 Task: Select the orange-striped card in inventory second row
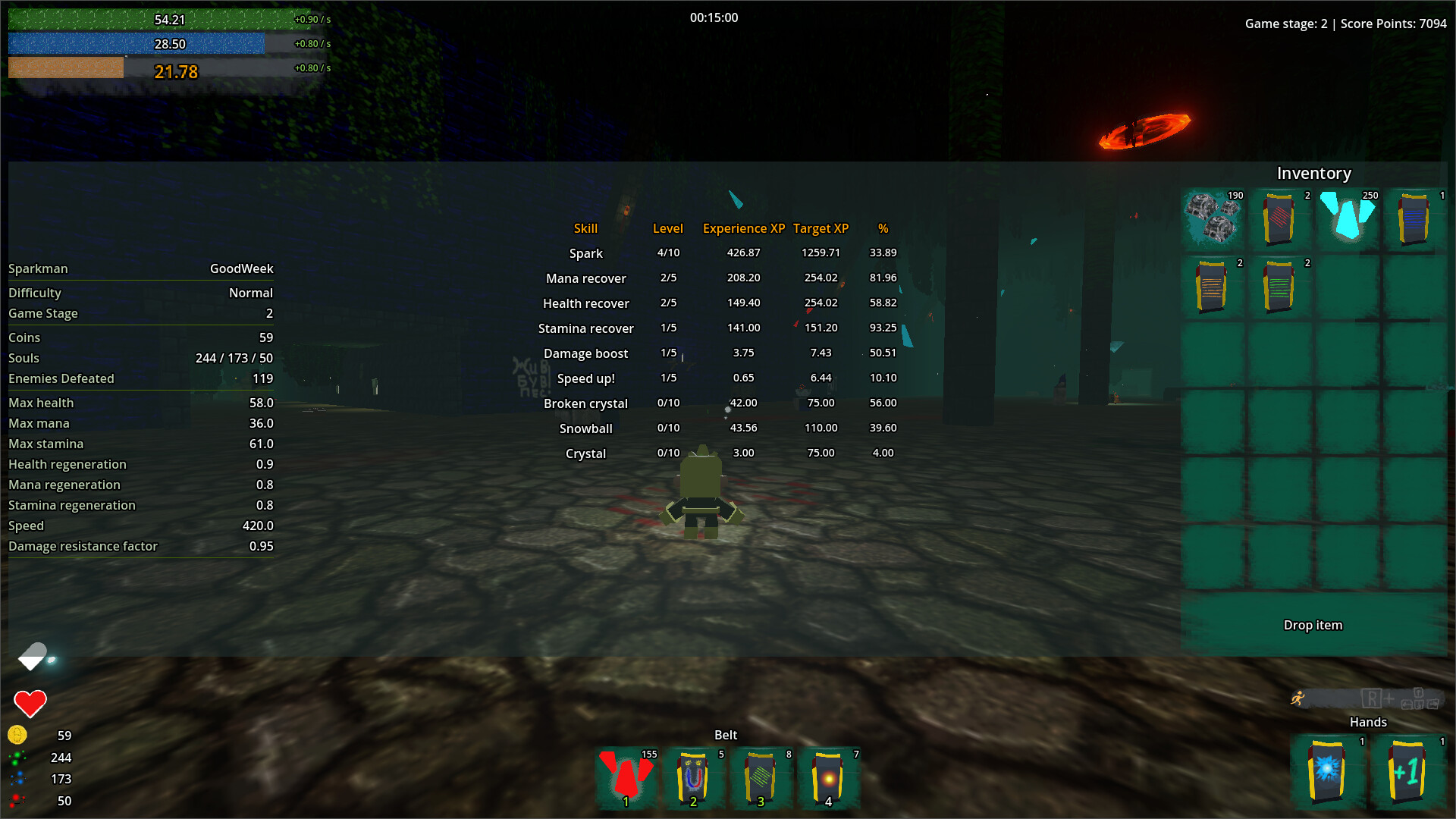[1213, 287]
